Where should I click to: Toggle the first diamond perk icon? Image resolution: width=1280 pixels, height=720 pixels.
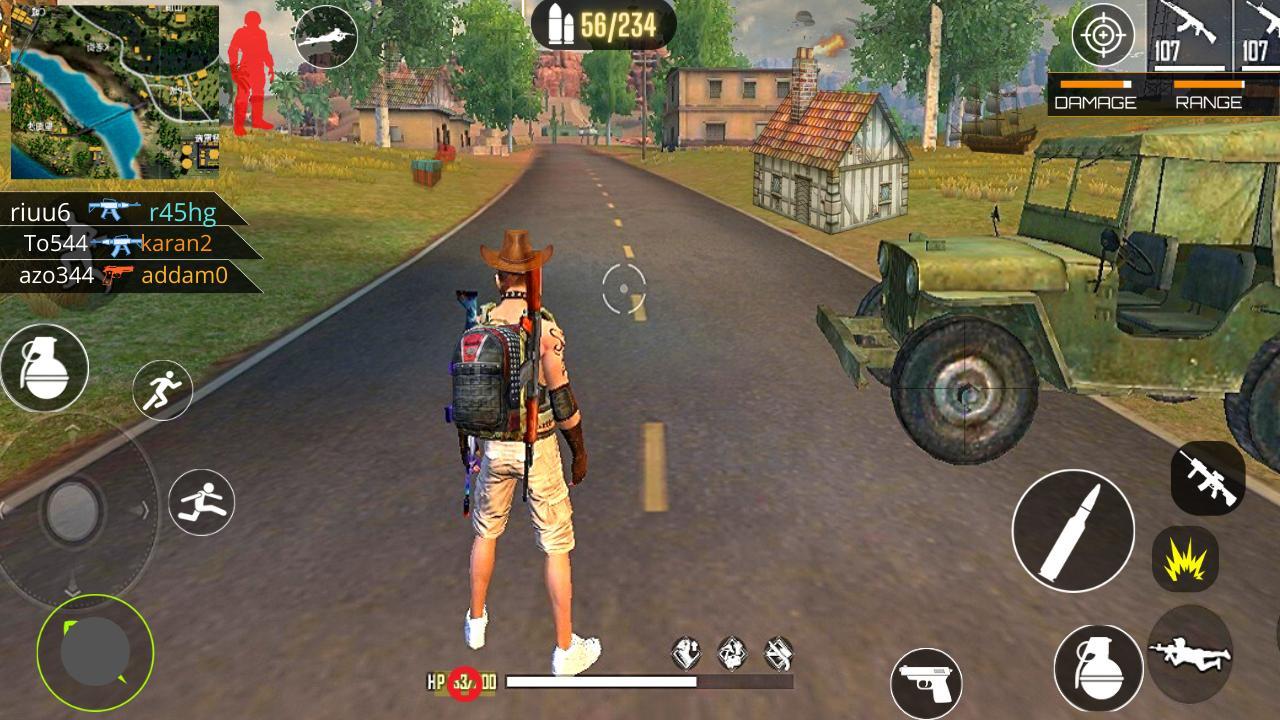[x=687, y=651]
